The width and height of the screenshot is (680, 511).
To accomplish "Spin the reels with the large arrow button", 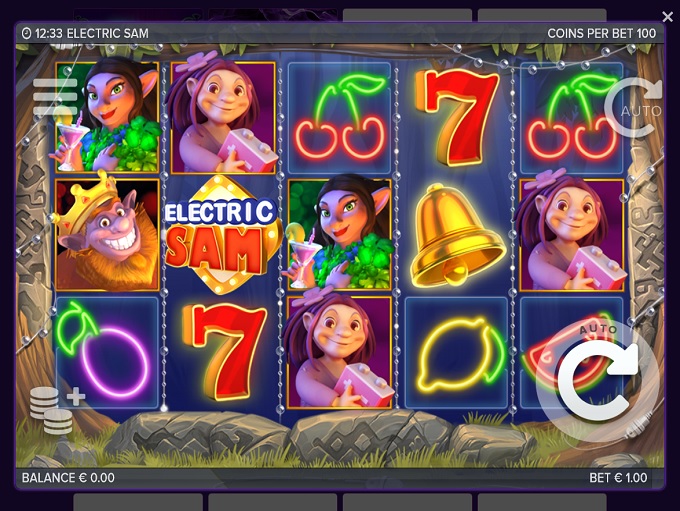I will (x=597, y=379).
